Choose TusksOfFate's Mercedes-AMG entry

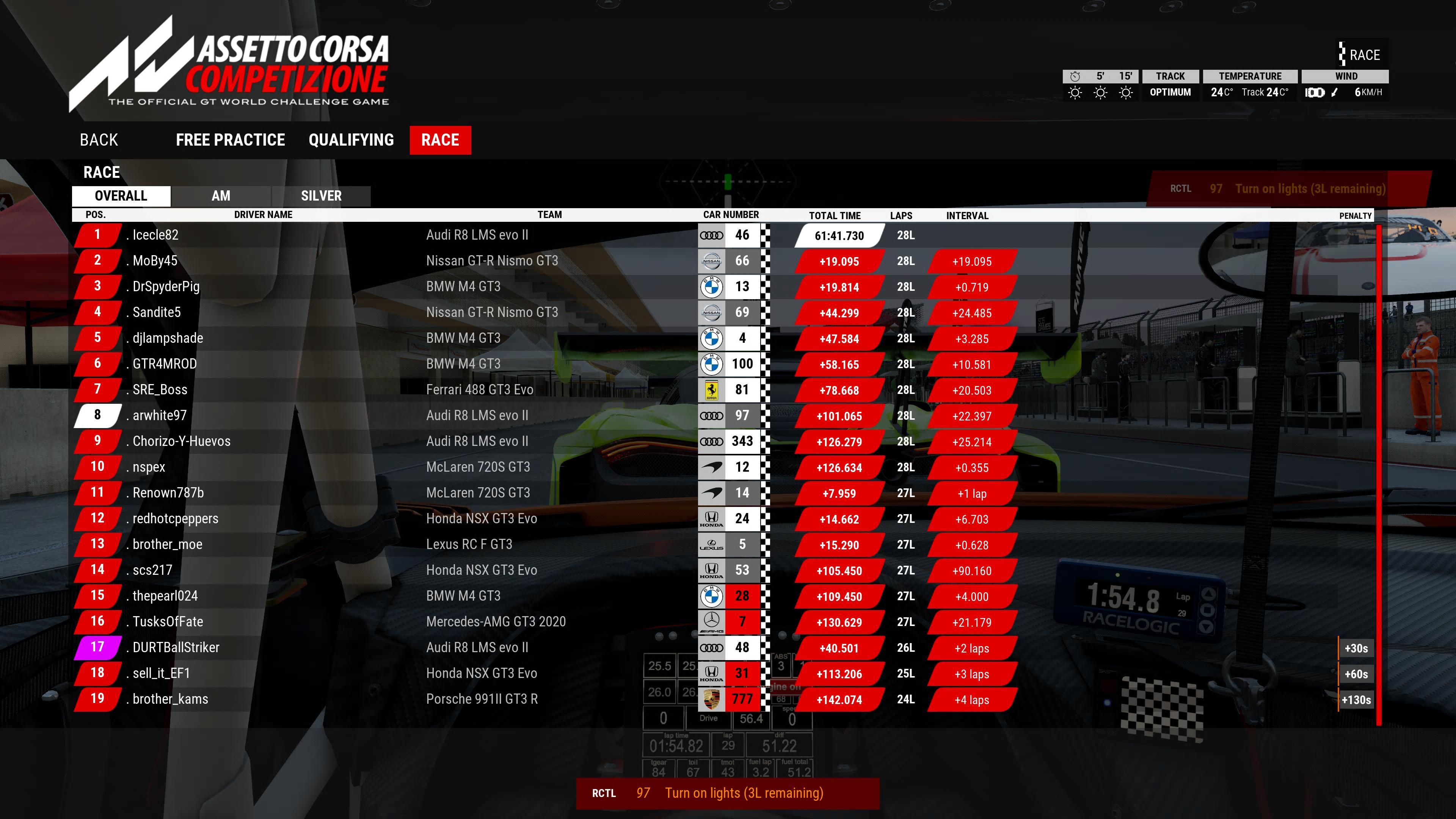coord(168,622)
